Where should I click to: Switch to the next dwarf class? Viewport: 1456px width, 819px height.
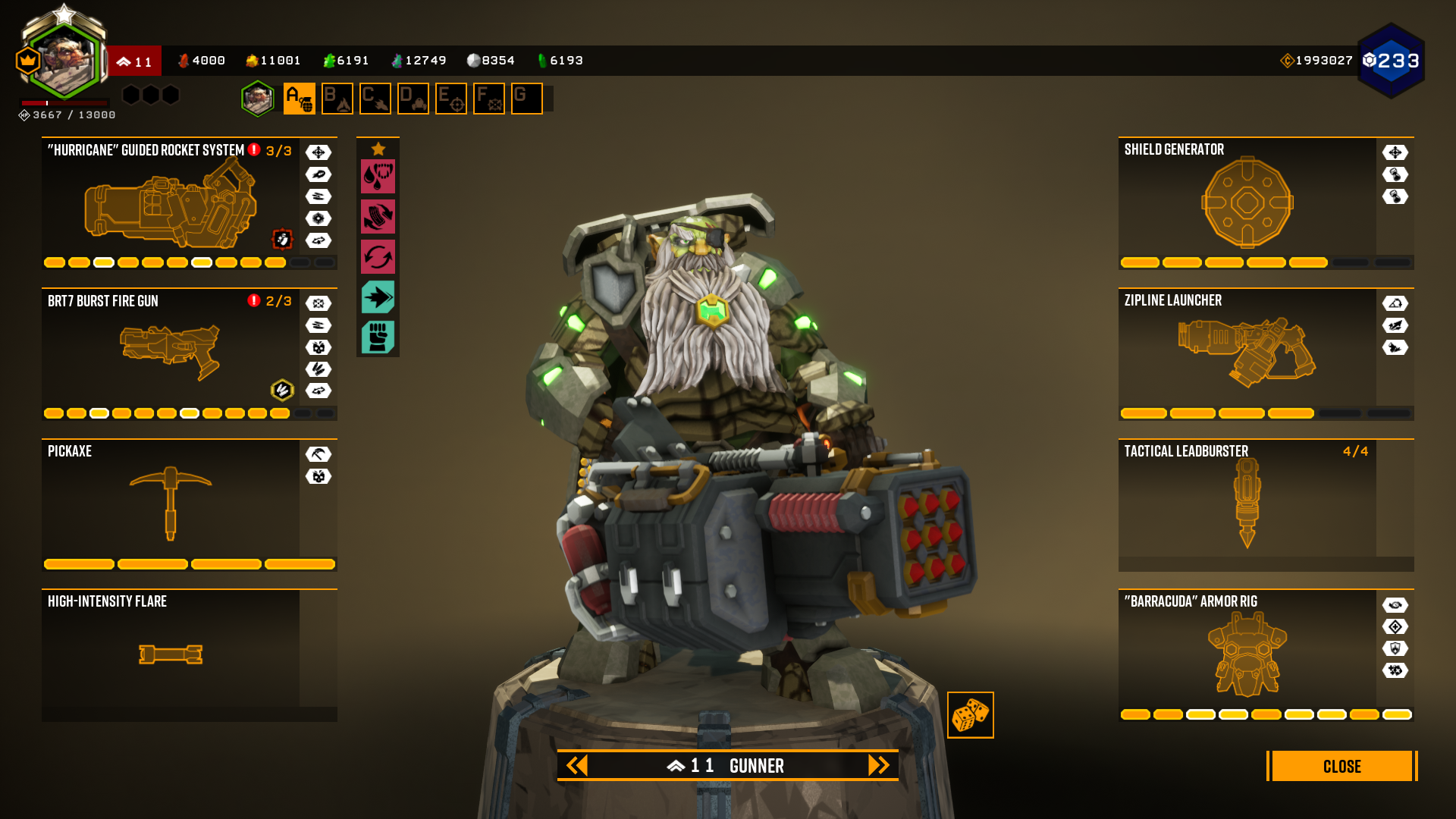(x=878, y=765)
